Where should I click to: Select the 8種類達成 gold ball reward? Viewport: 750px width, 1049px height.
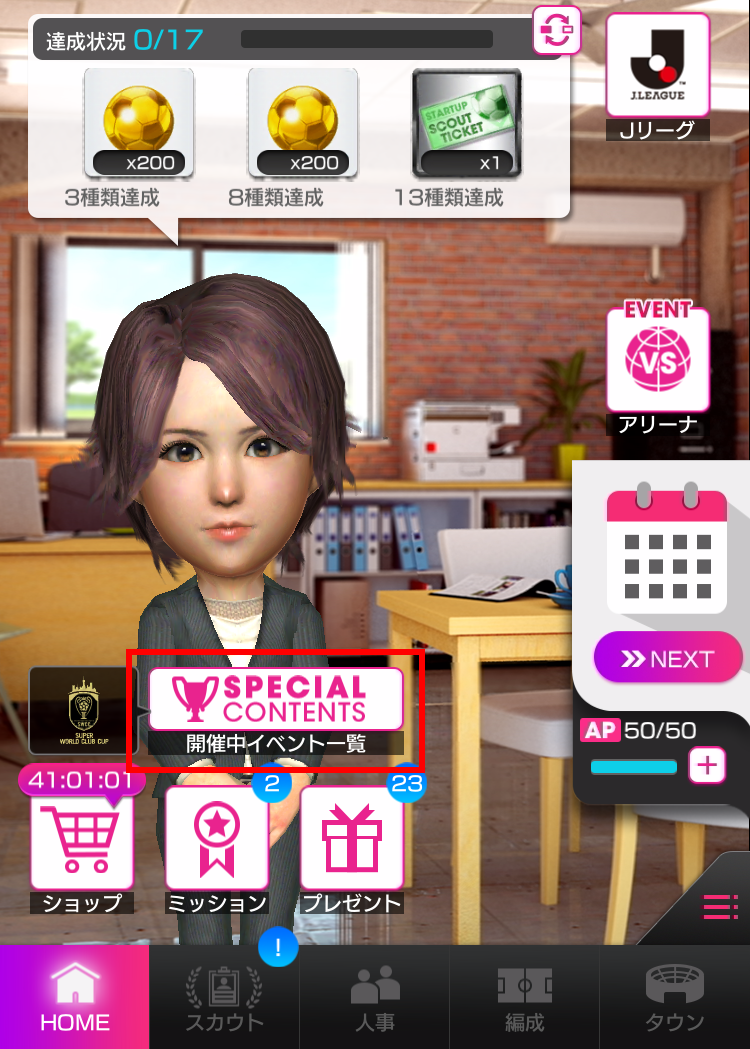[303, 122]
